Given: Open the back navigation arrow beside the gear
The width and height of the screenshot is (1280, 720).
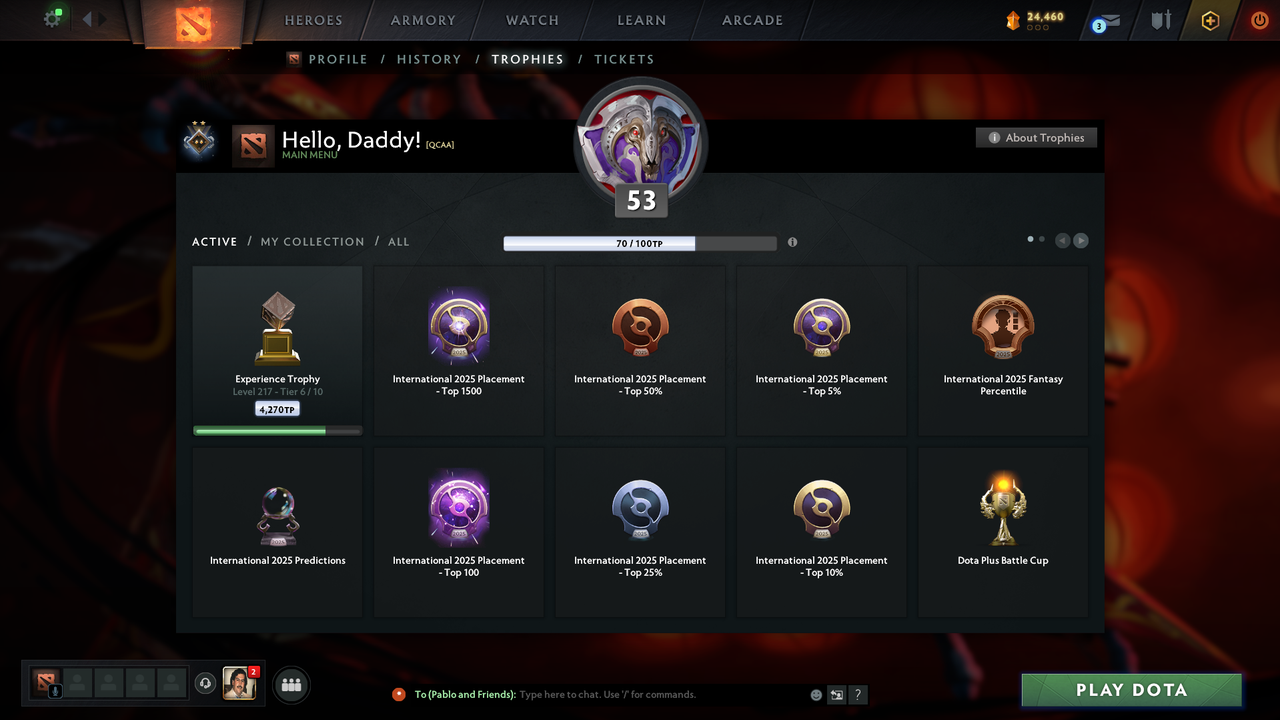Looking at the screenshot, I should (x=88, y=17).
